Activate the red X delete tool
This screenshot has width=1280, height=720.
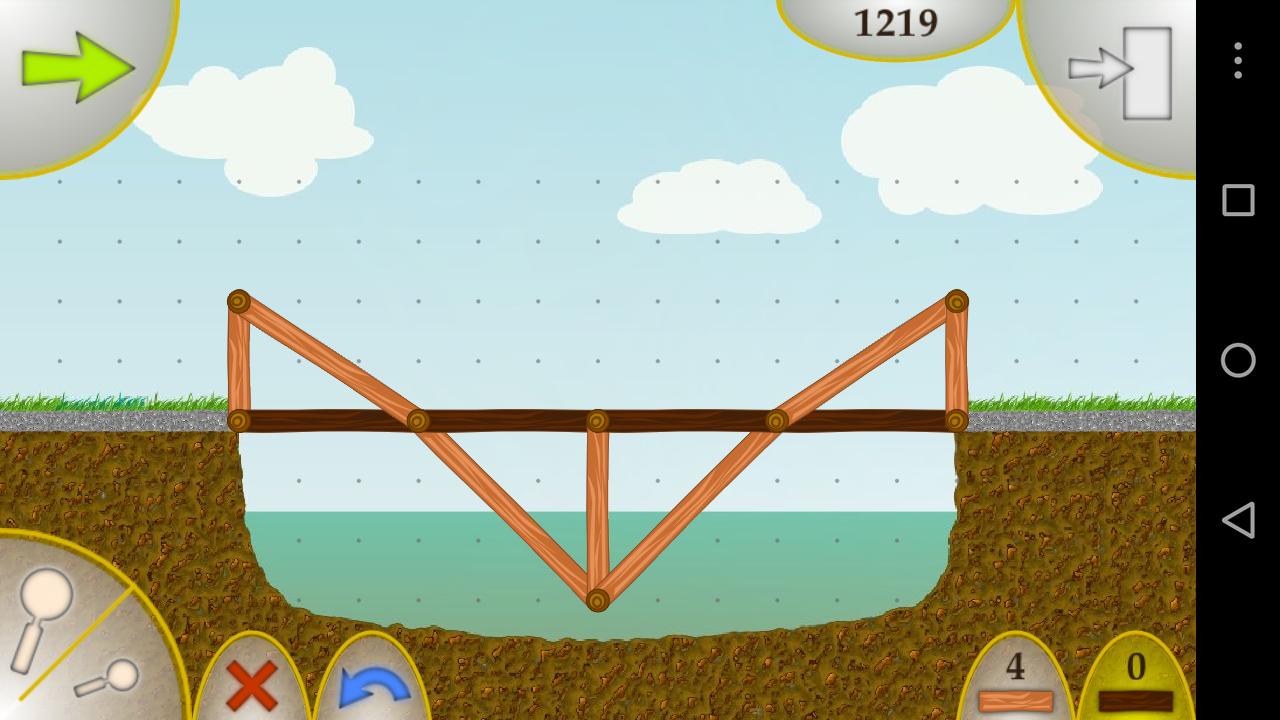click(250, 685)
